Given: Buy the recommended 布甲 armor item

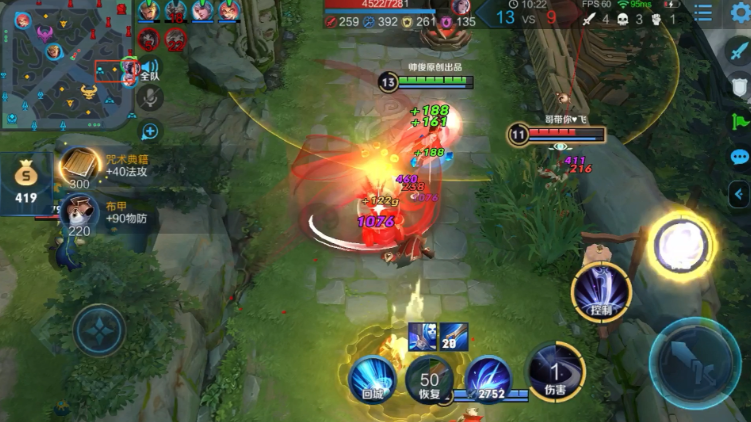Looking at the screenshot, I should pos(78,213).
